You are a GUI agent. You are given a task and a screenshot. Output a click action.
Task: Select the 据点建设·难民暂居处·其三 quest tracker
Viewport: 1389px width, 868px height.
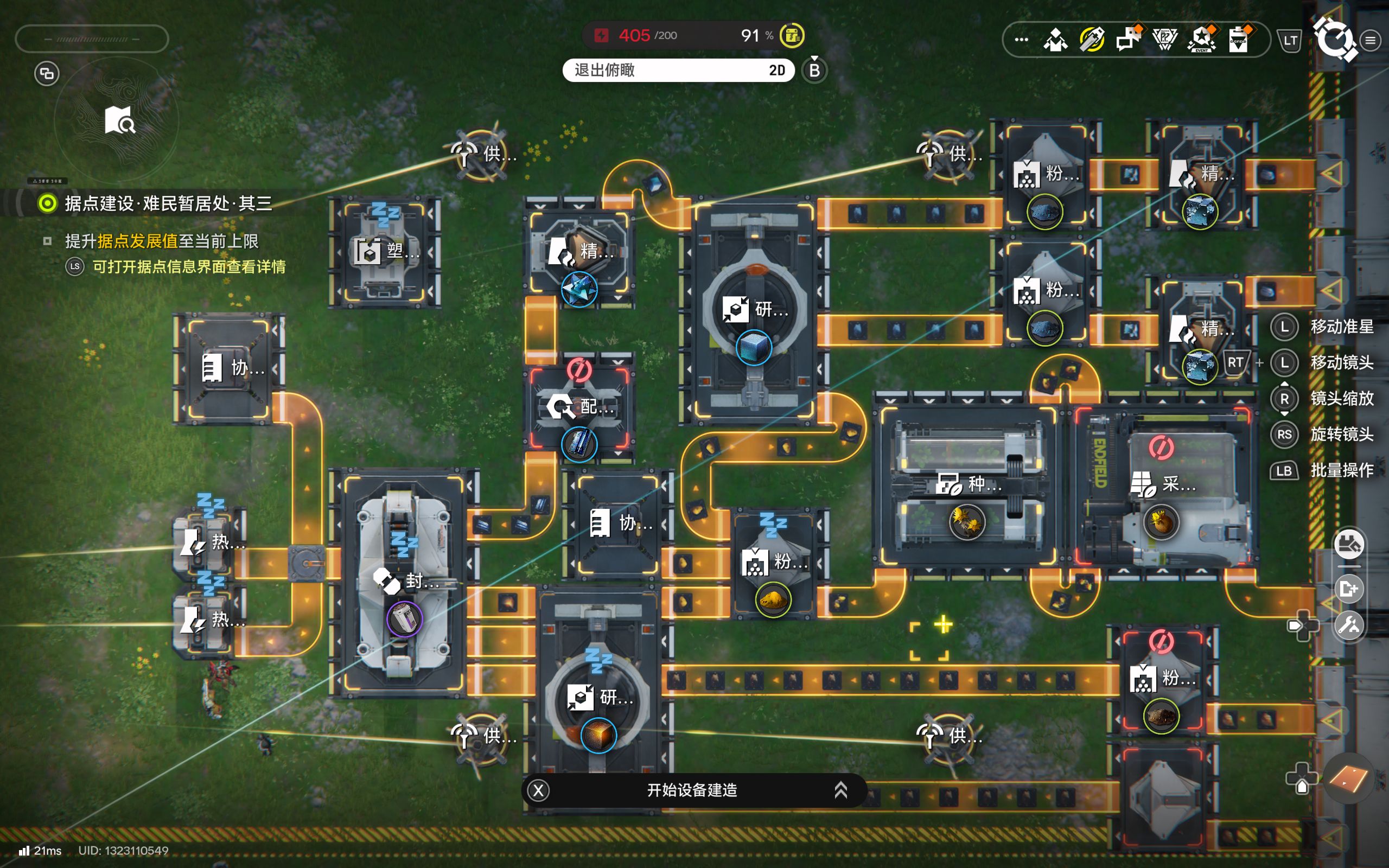pyautogui.click(x=168, y=203)
